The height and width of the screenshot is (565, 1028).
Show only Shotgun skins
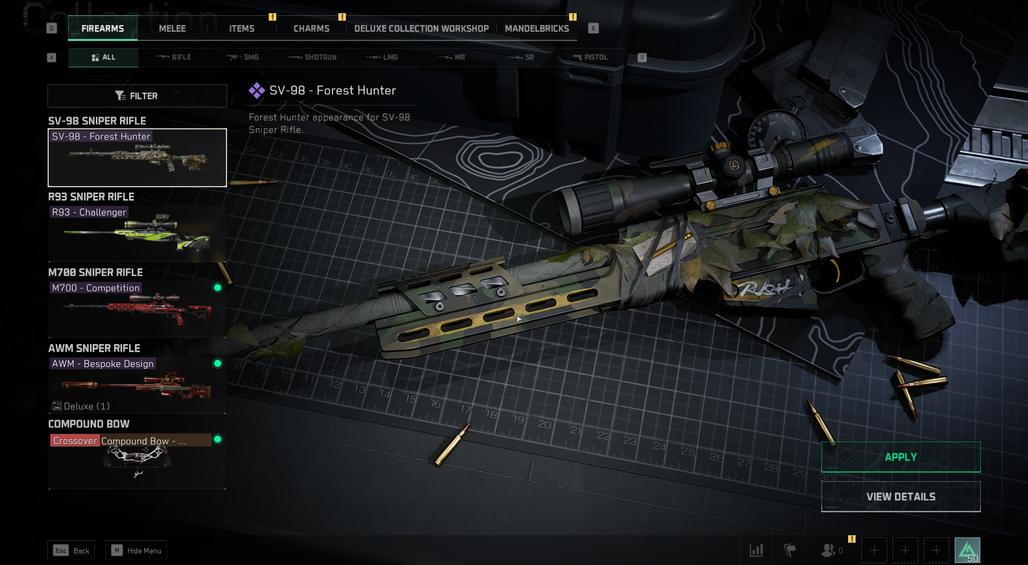(x=313, y=57)
